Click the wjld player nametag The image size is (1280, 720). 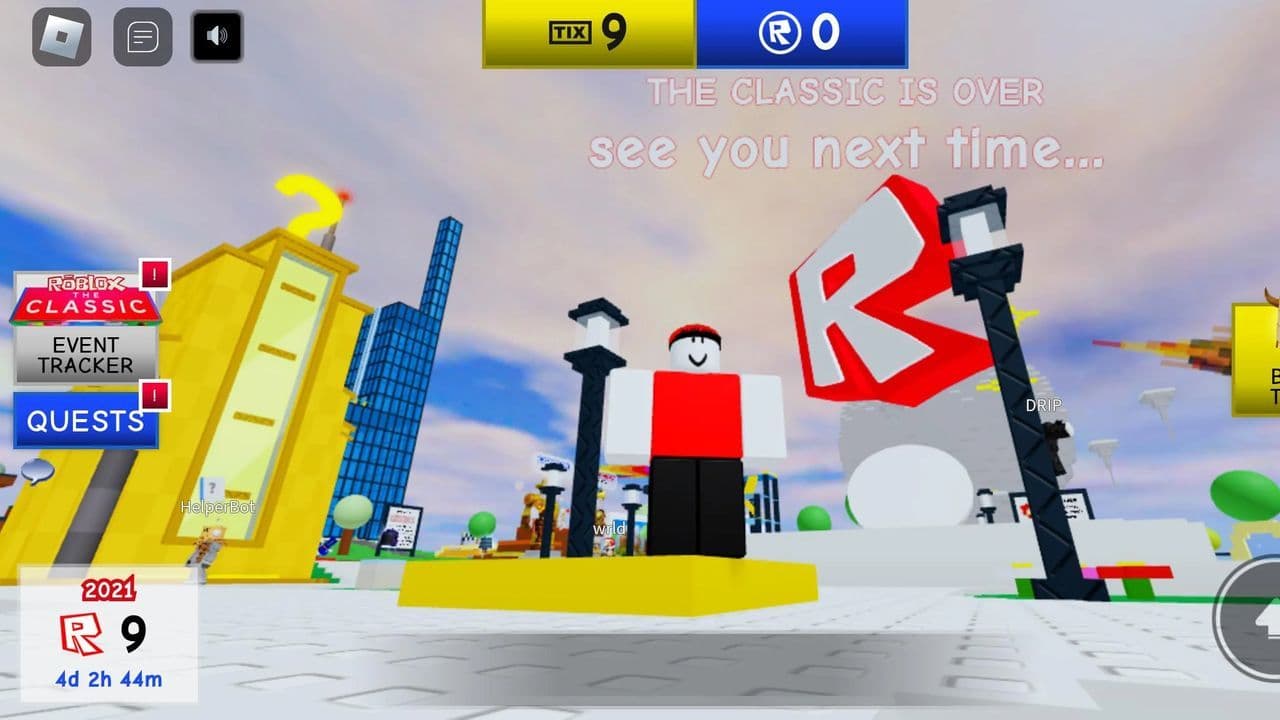610,527
